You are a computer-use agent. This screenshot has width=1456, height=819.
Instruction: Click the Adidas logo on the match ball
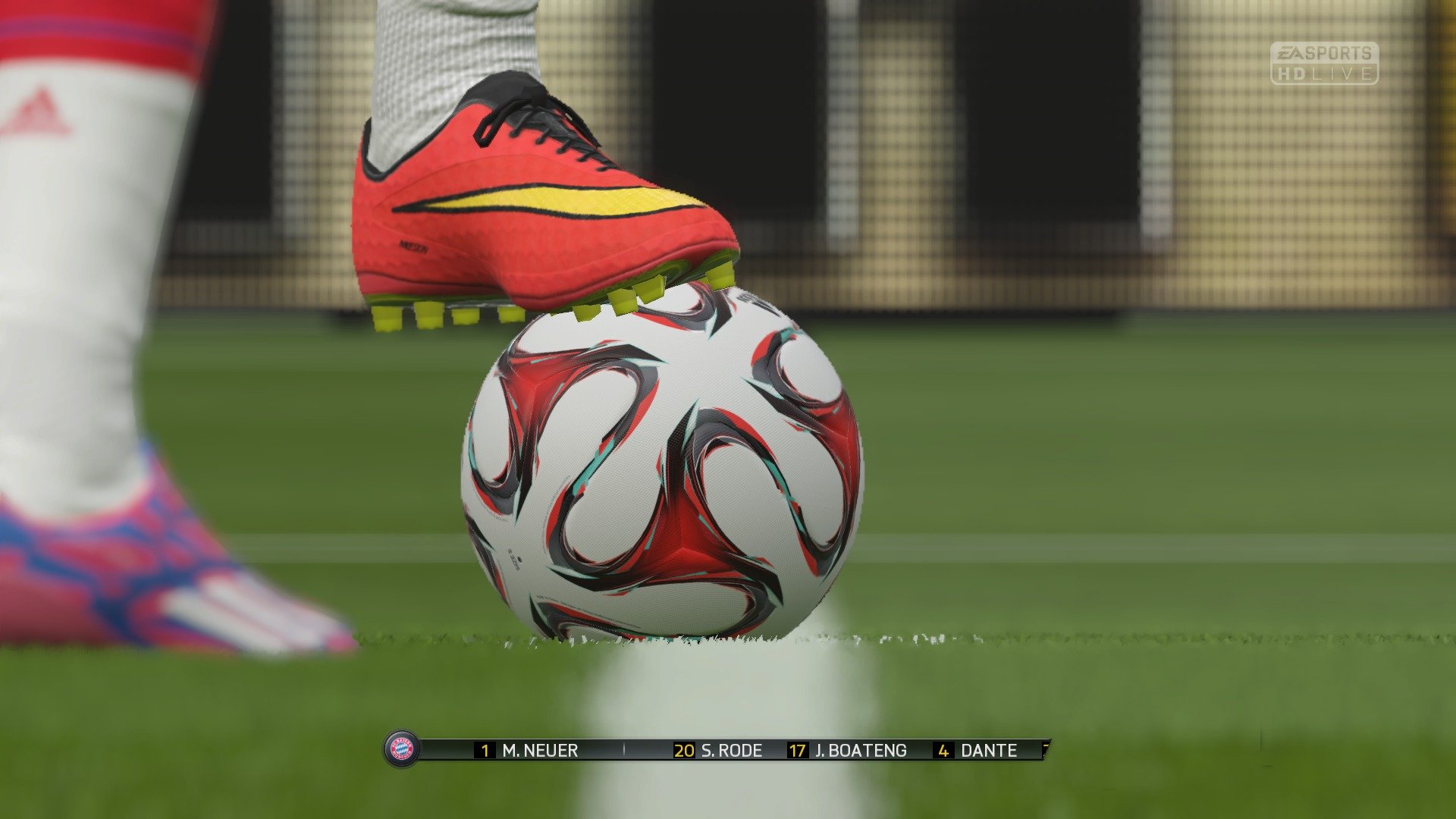coord(516,559)
